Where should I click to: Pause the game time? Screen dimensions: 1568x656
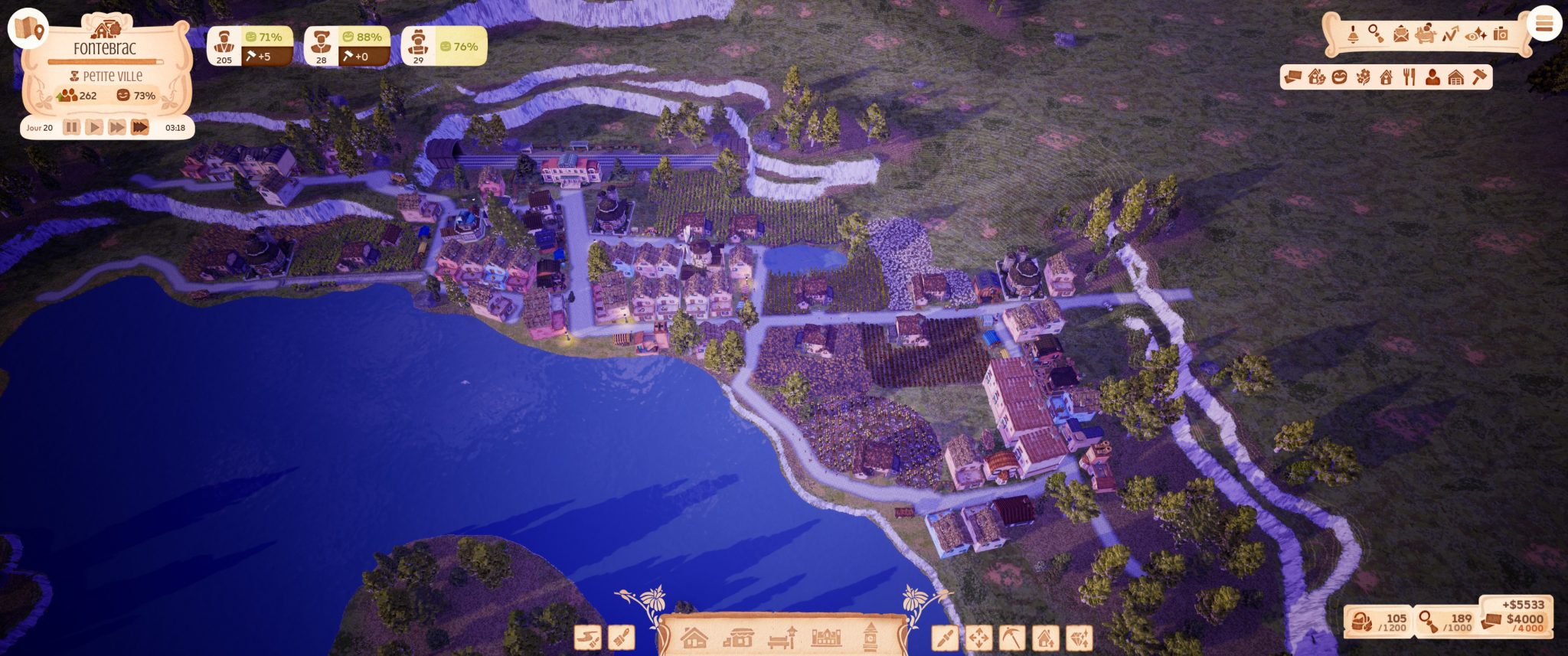[71, 127]
